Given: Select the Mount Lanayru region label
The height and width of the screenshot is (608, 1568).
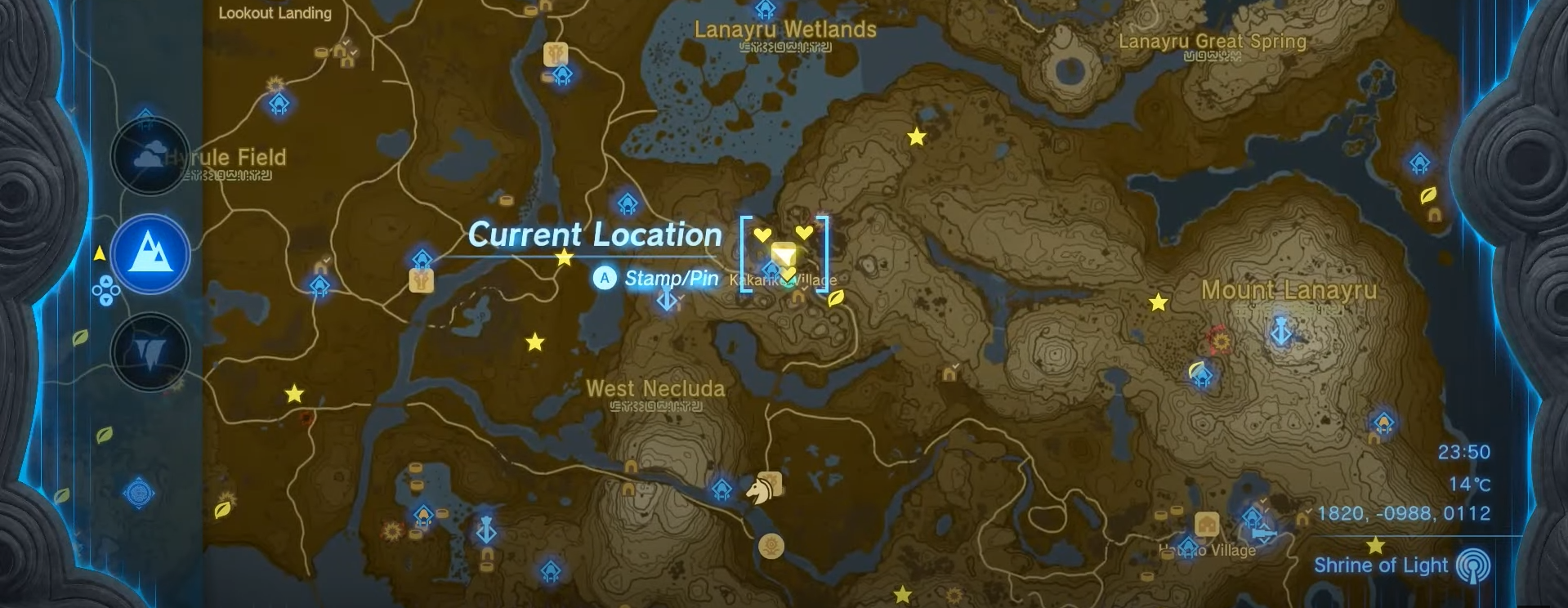Looking at the screenshot, I should [1289, 290].
